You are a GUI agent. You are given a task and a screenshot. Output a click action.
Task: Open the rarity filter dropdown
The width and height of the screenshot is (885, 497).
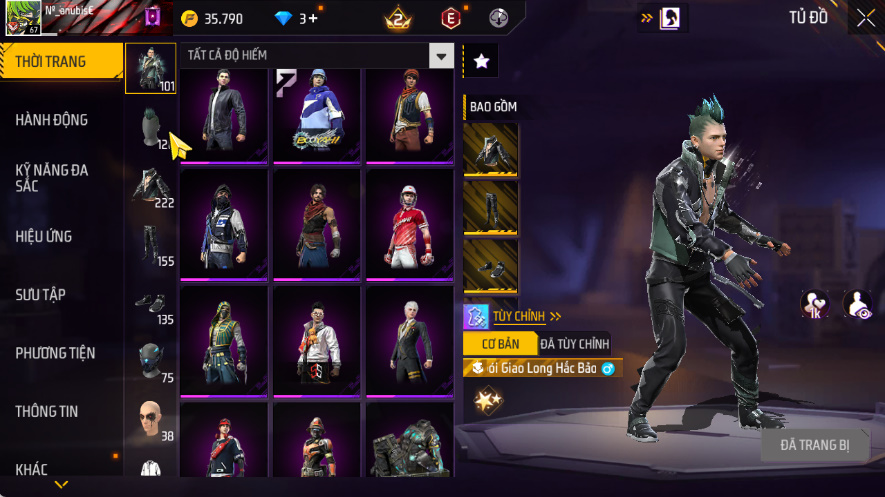[x=441, y=56]
